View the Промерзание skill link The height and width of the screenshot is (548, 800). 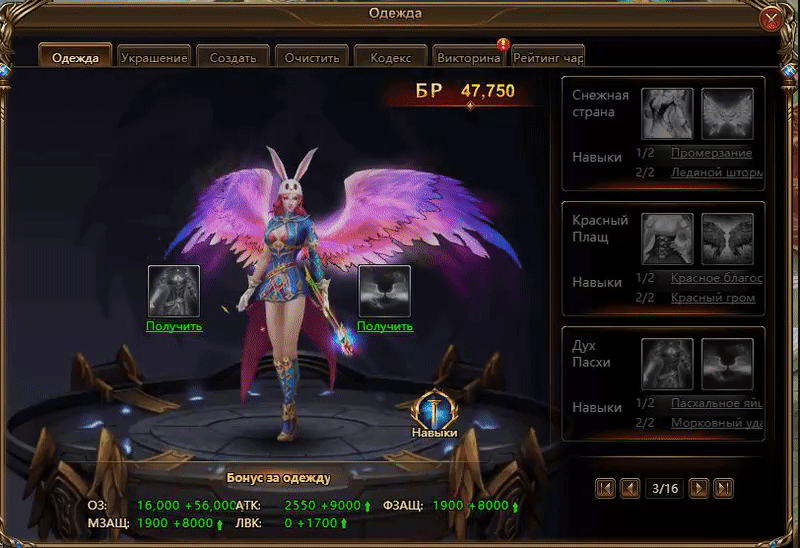tap(711, 153)
